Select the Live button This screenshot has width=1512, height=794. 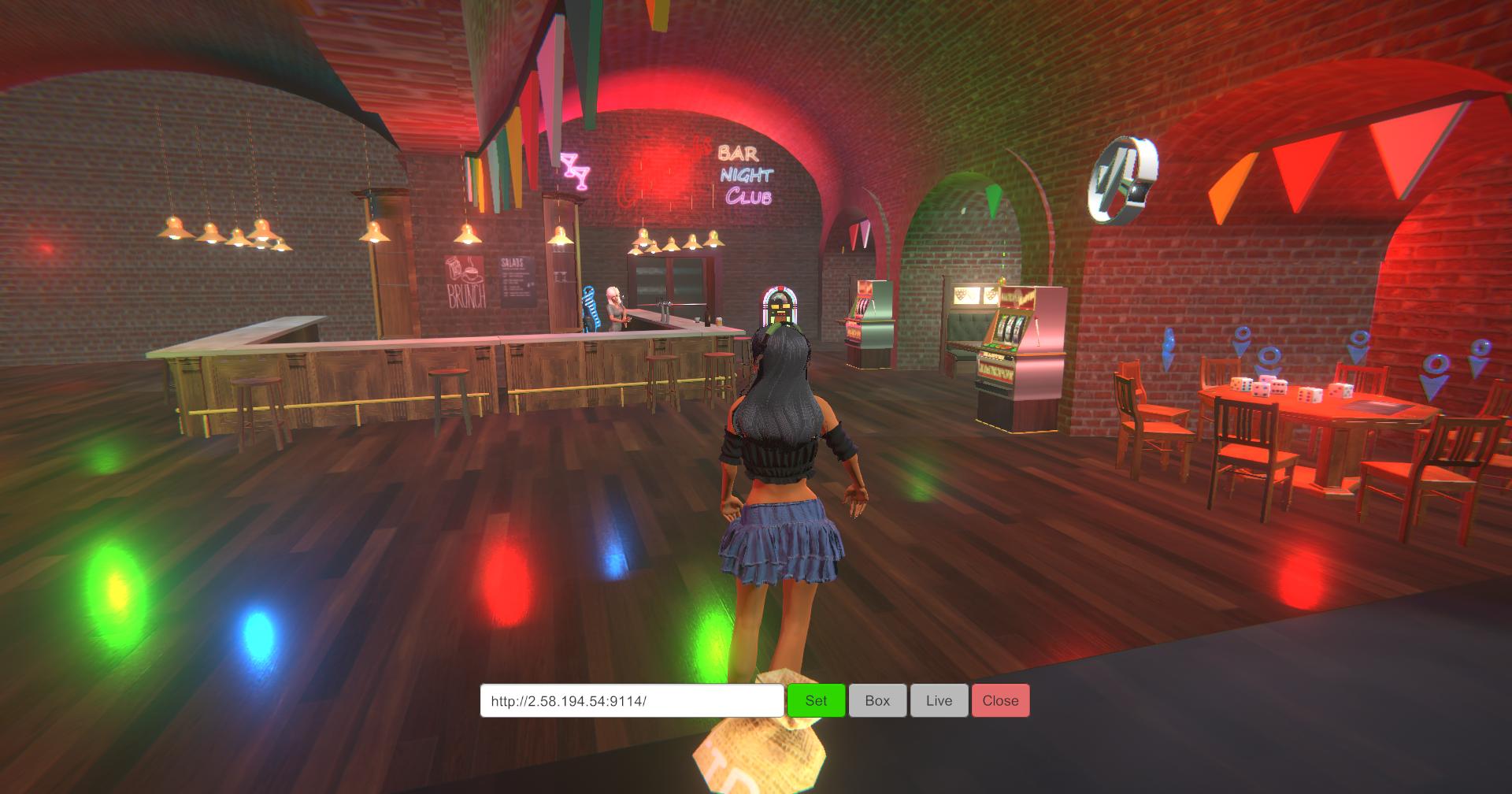939,700
